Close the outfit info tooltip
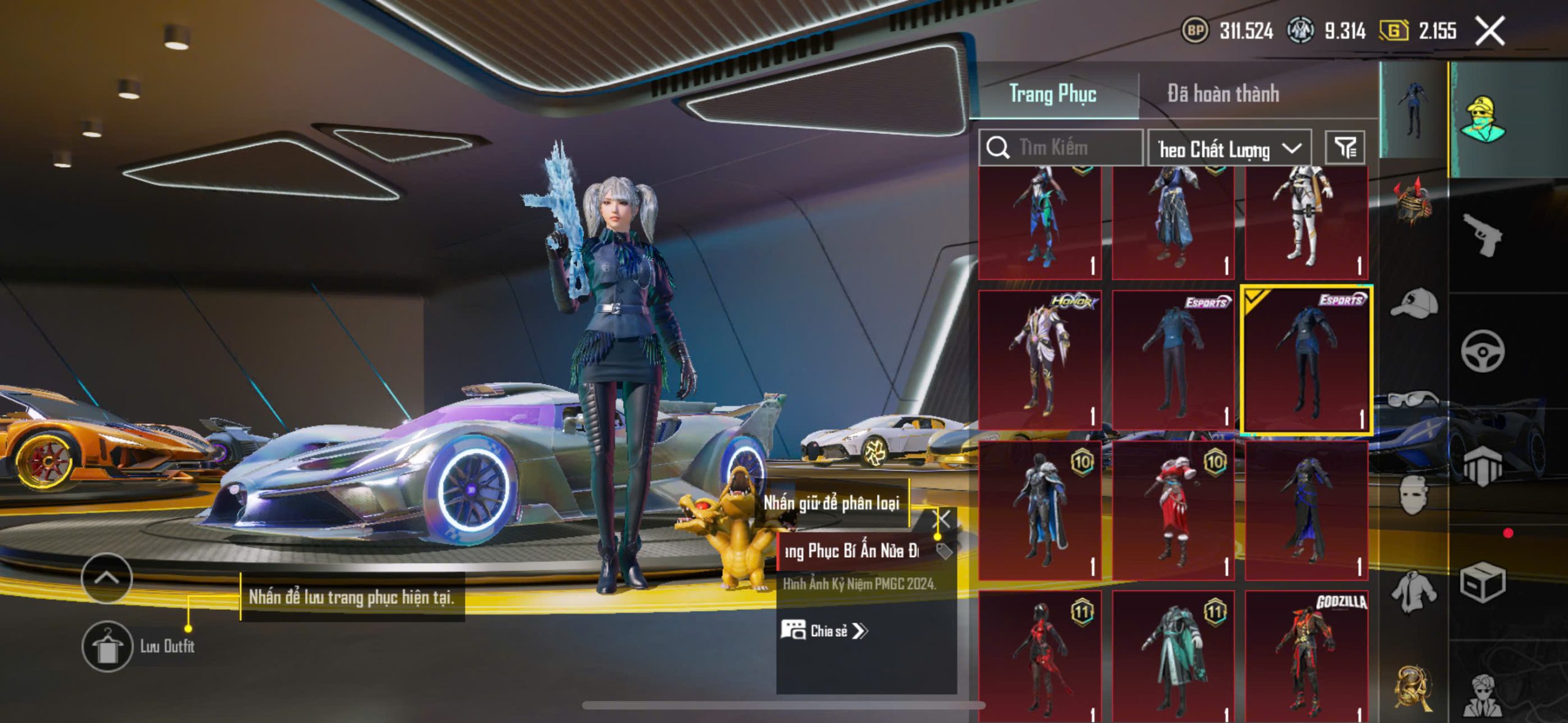 click(941, 520)
